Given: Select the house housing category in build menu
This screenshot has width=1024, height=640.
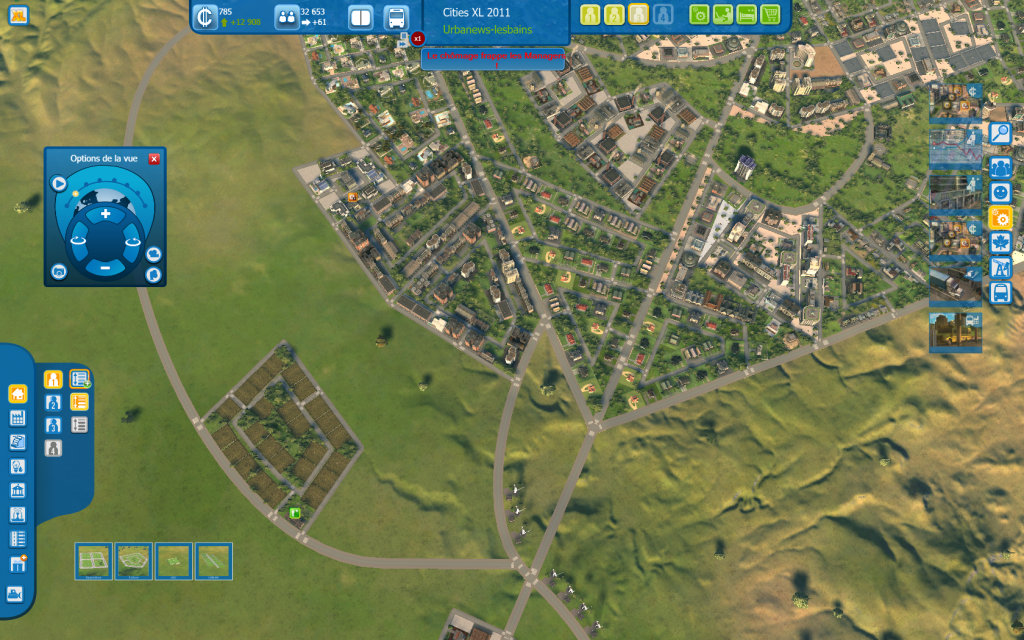Looking at the screenshot, I should tap(17, 394).
